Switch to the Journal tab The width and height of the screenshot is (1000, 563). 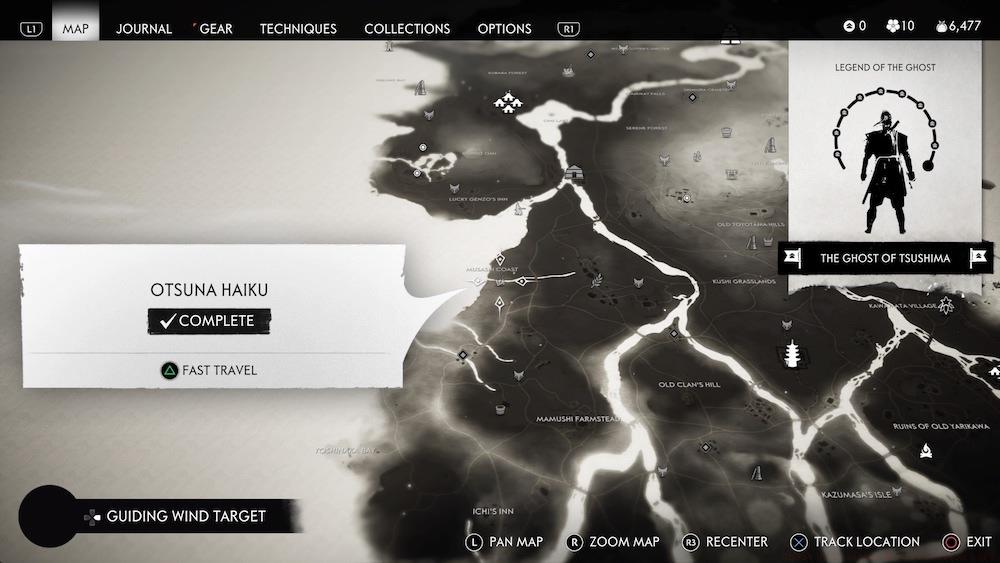tap(144, 29)
